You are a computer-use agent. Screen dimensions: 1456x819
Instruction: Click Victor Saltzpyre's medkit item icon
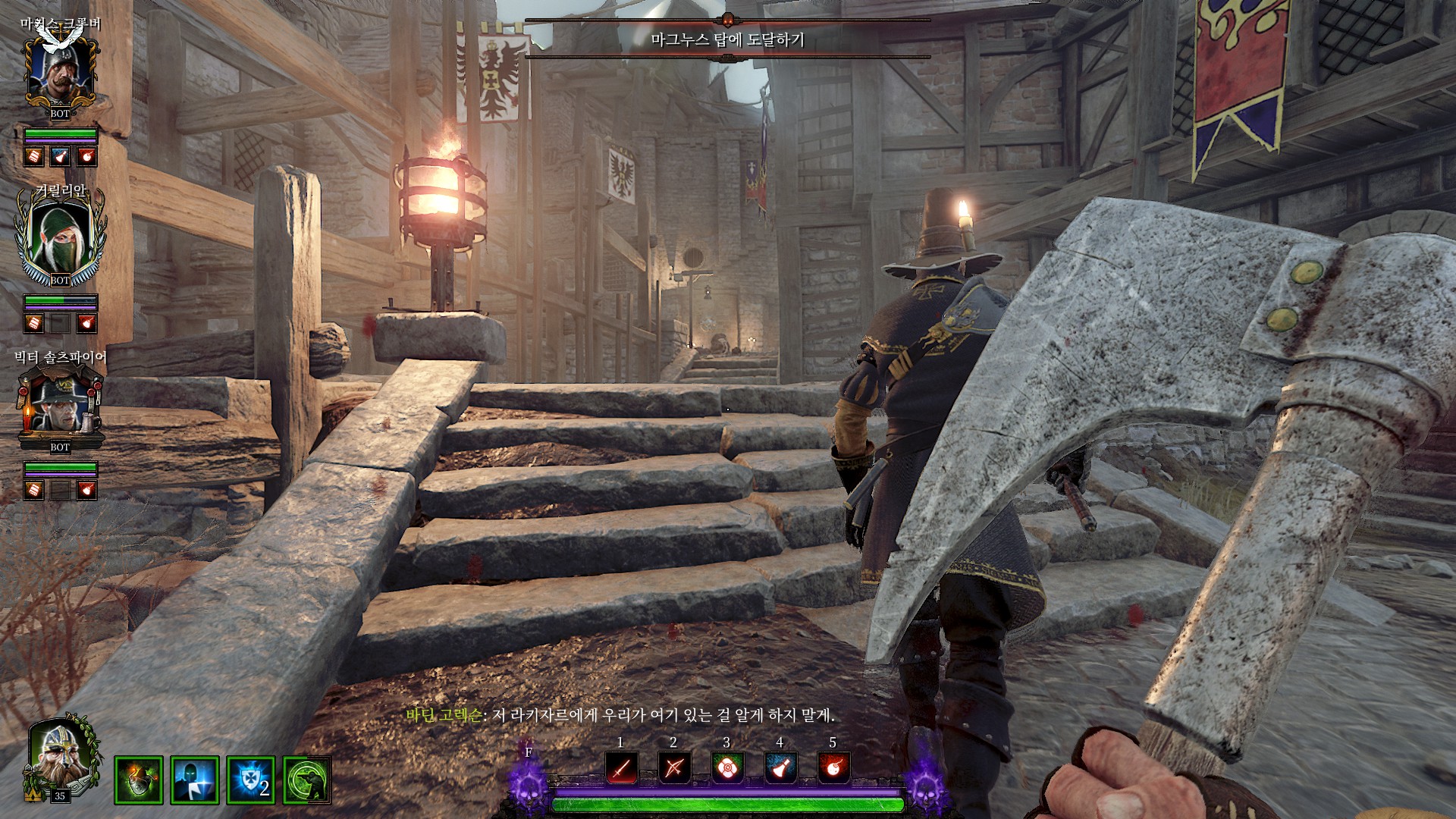click(33, 490)
